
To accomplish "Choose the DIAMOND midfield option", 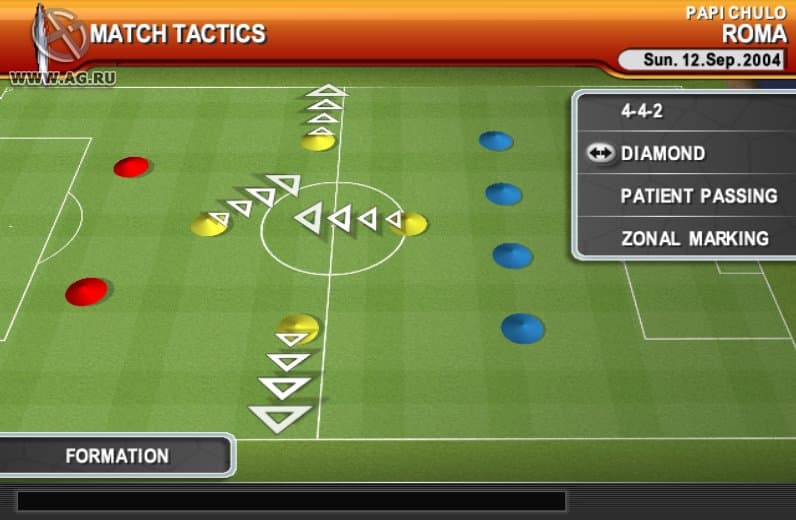I will click(663, 154).
